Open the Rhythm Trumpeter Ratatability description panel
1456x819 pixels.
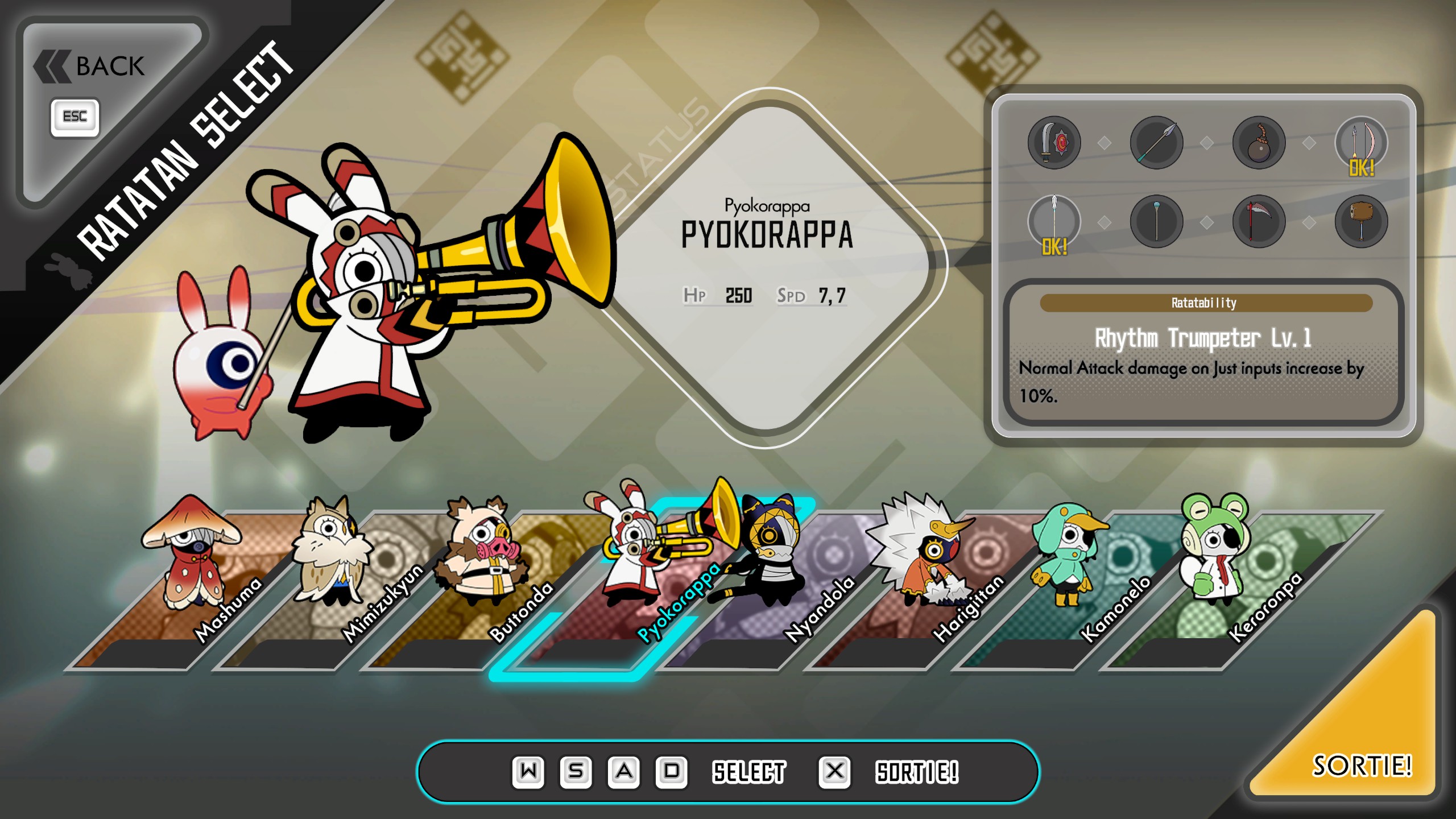pyautogui.click(x=1203, y=353)
